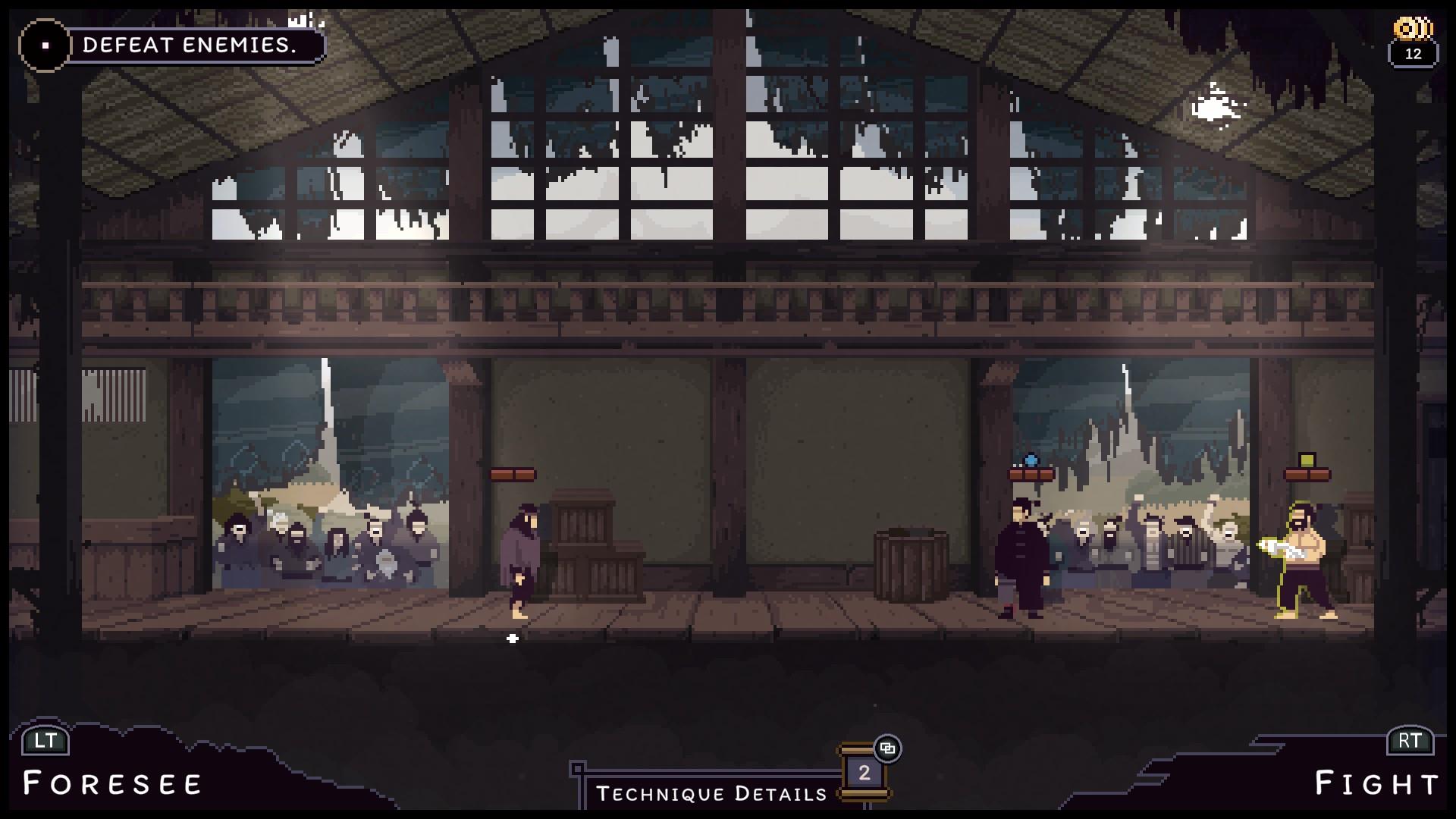
Task: Target the yellow-outlined shirtless enemy
Action: click(x=1304, y=561)
